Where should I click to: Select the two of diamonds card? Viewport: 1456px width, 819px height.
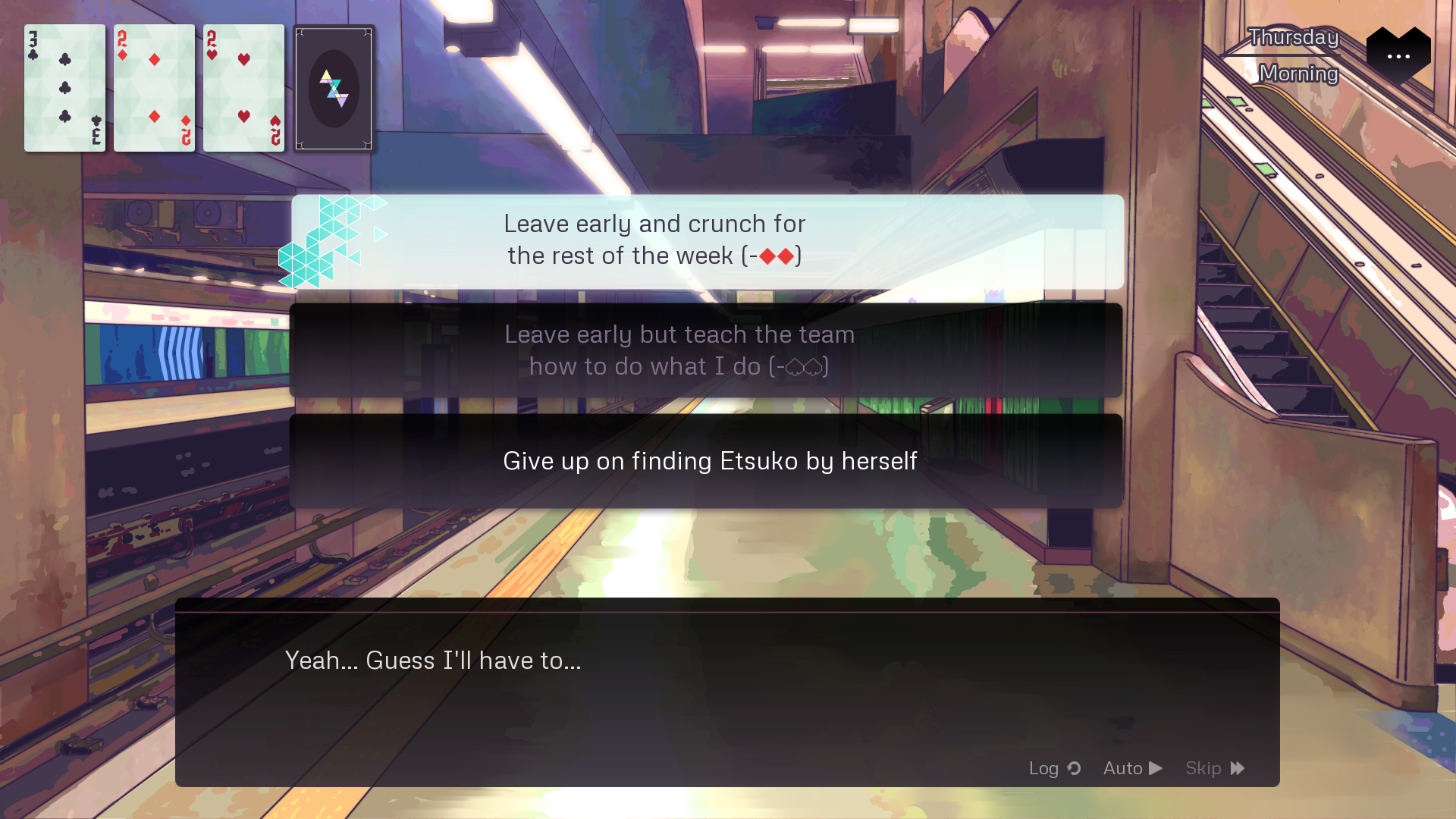[x=154, y=88]
